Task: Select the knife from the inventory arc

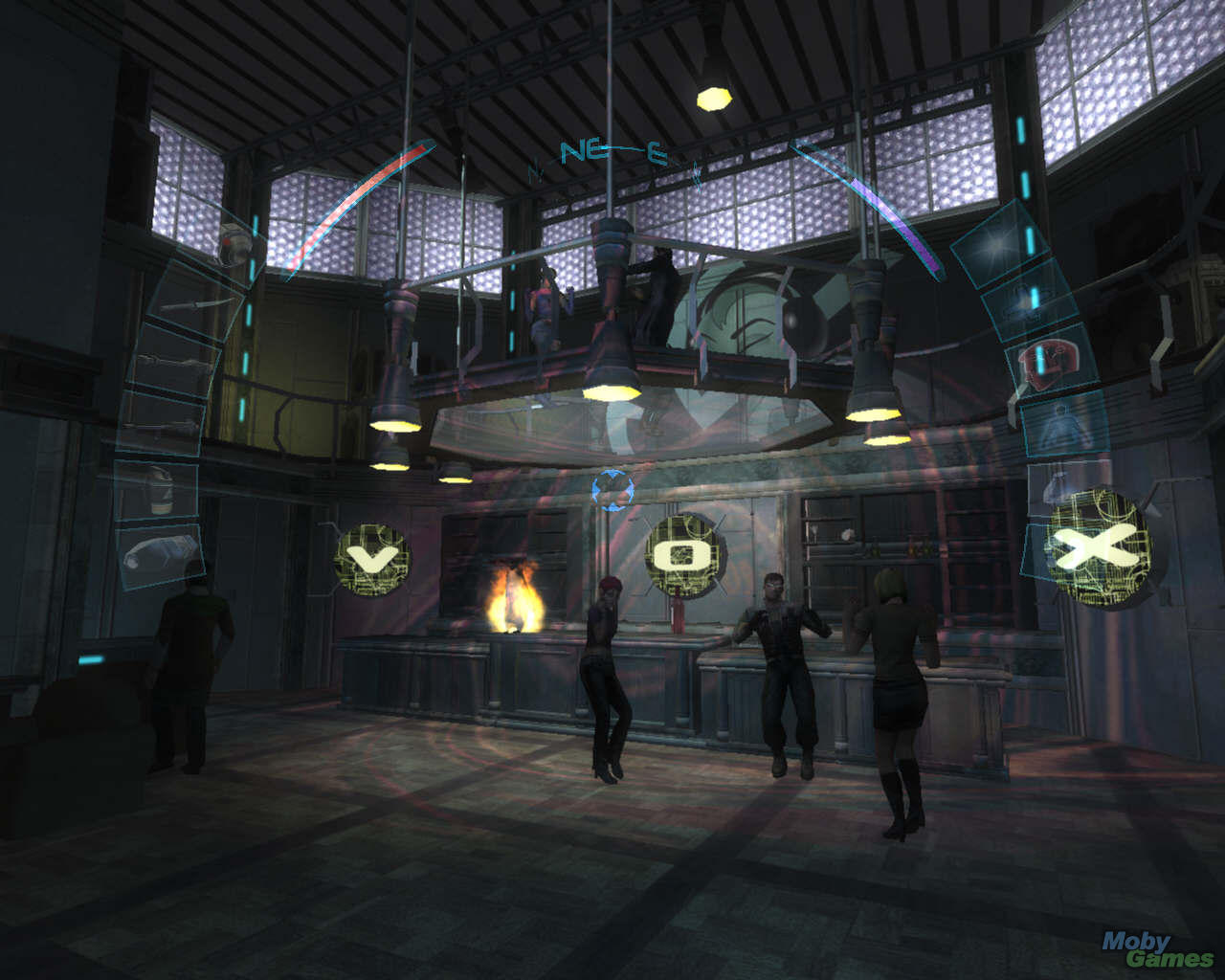Action: [x=196, y=304]
